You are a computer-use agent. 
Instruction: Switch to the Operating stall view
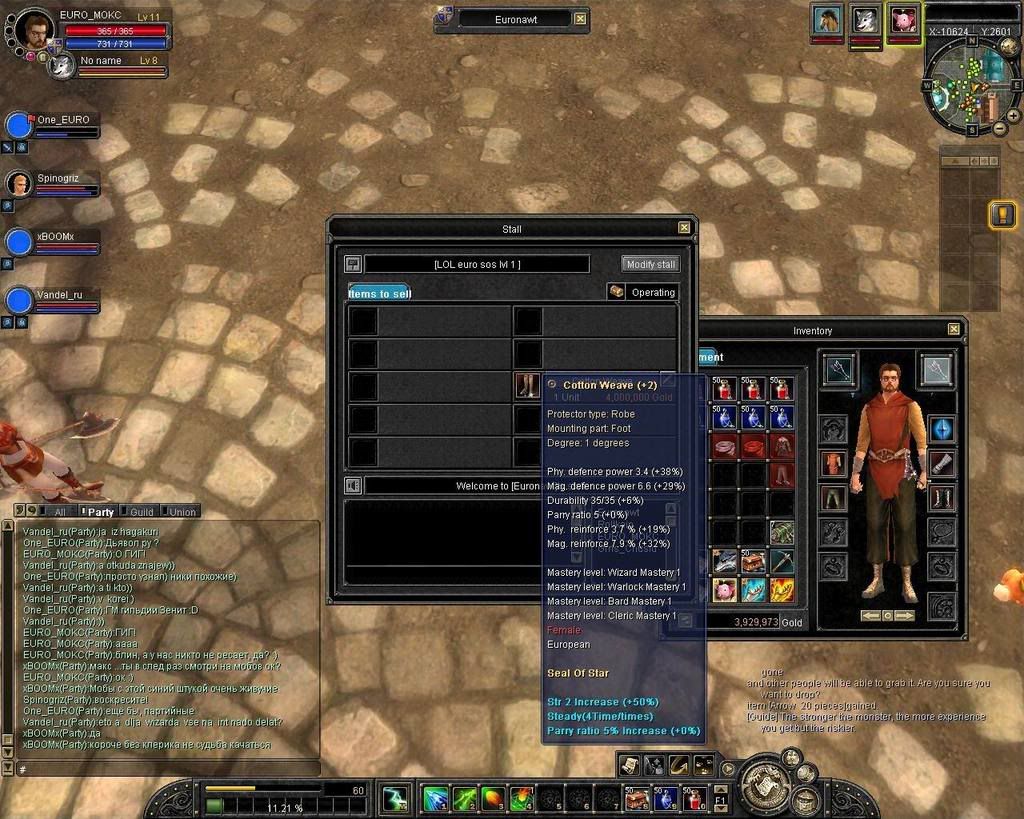coord(643,292)
